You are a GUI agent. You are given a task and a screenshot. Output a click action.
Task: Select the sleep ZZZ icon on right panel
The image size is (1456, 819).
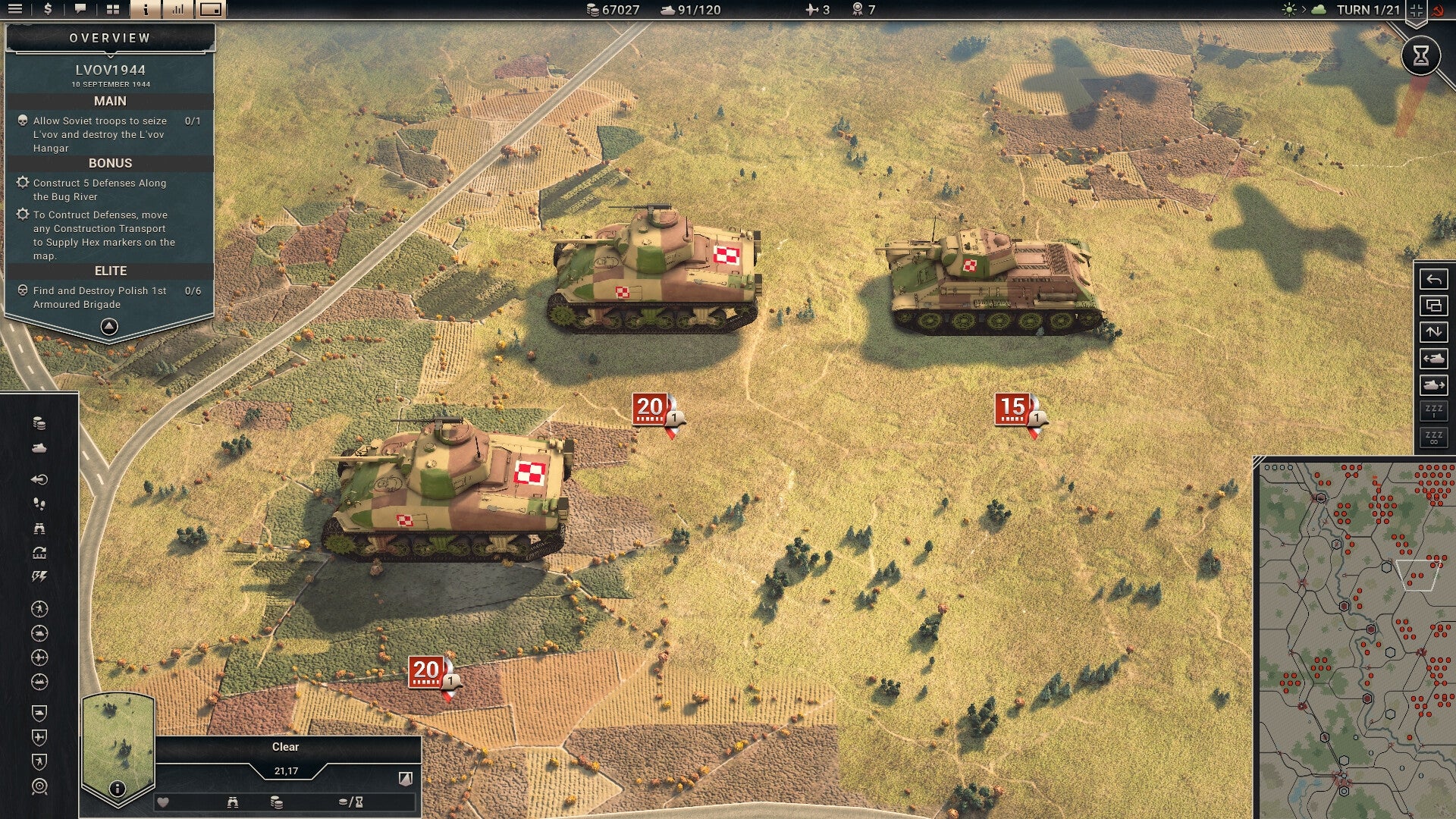[1433, 409]
